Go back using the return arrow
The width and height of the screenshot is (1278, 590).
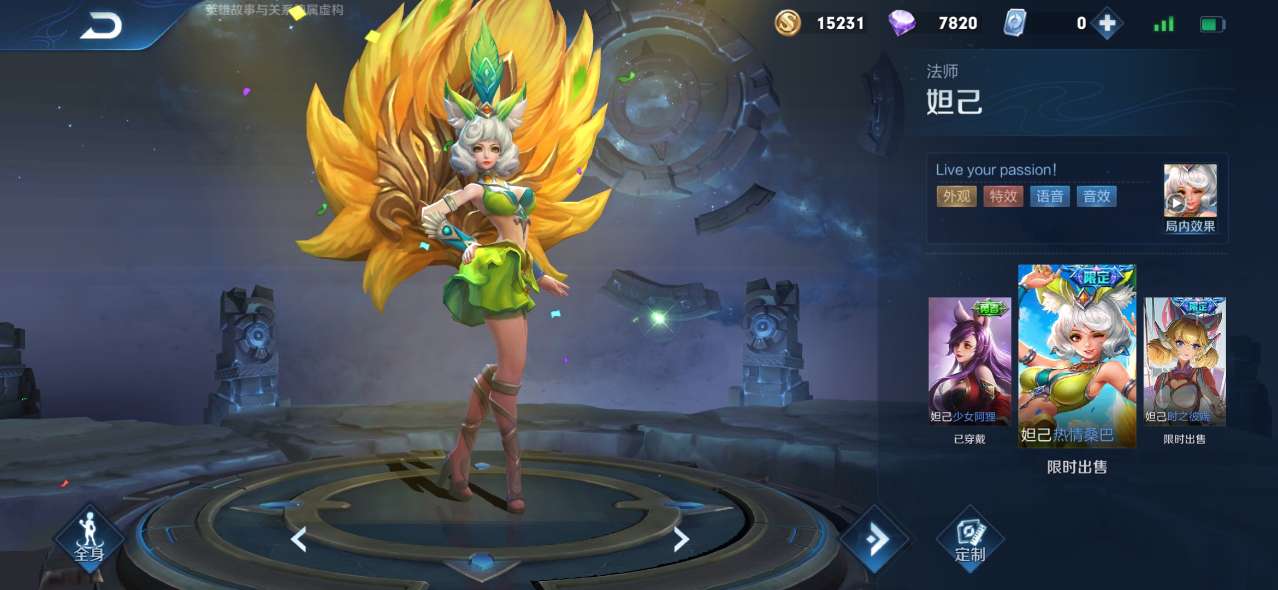pyautogui.click(x=100, y=25)
